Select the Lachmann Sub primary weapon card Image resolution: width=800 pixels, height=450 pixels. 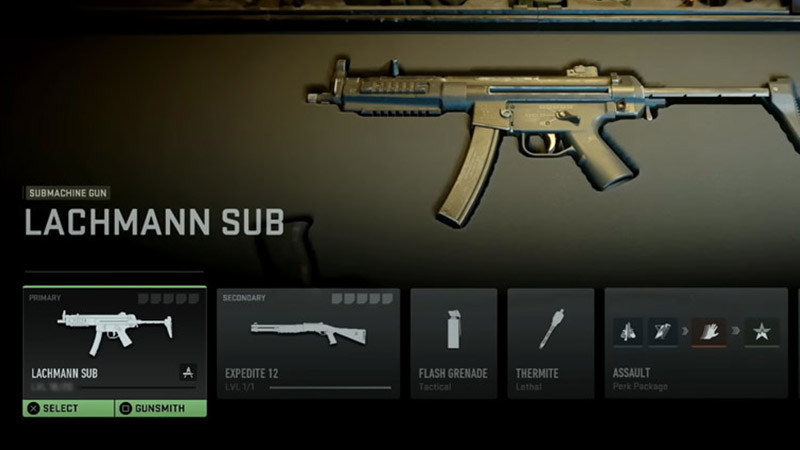[115, 340]
